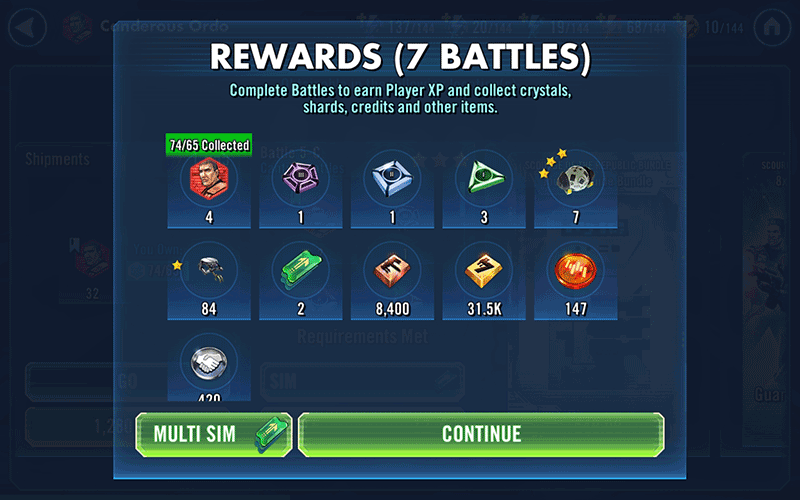The image size is (800, 500).
Task: View the gold 31.5K reward icon
Action: (x=484, y=270)
